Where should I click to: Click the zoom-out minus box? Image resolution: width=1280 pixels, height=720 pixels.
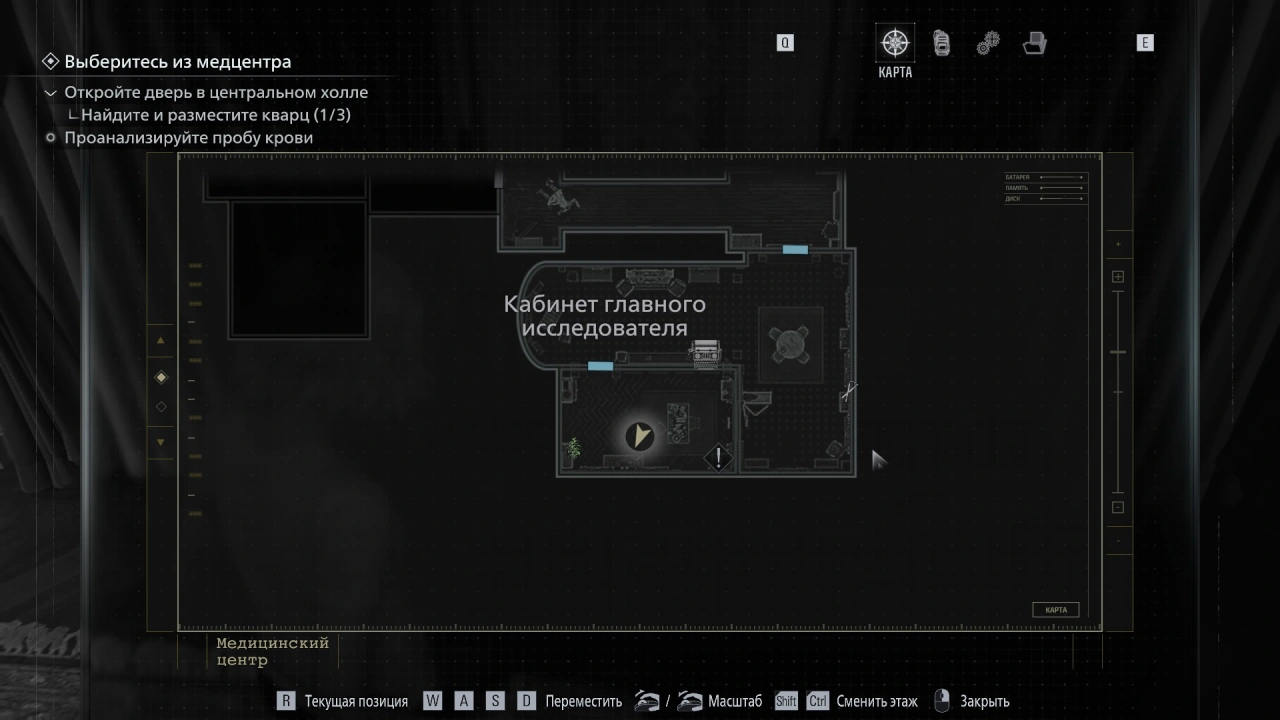tap(1118, 507)
